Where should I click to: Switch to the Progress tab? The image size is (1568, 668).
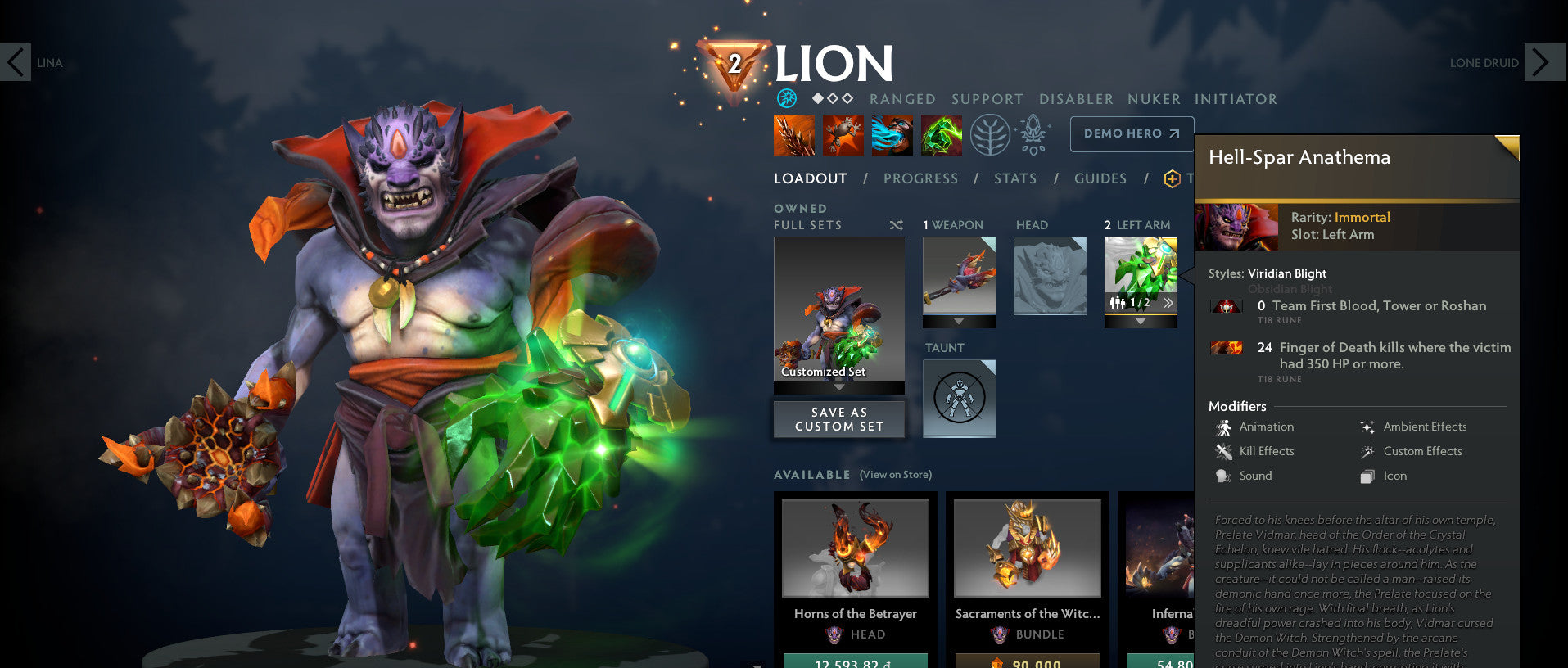[x=921, y=178]
